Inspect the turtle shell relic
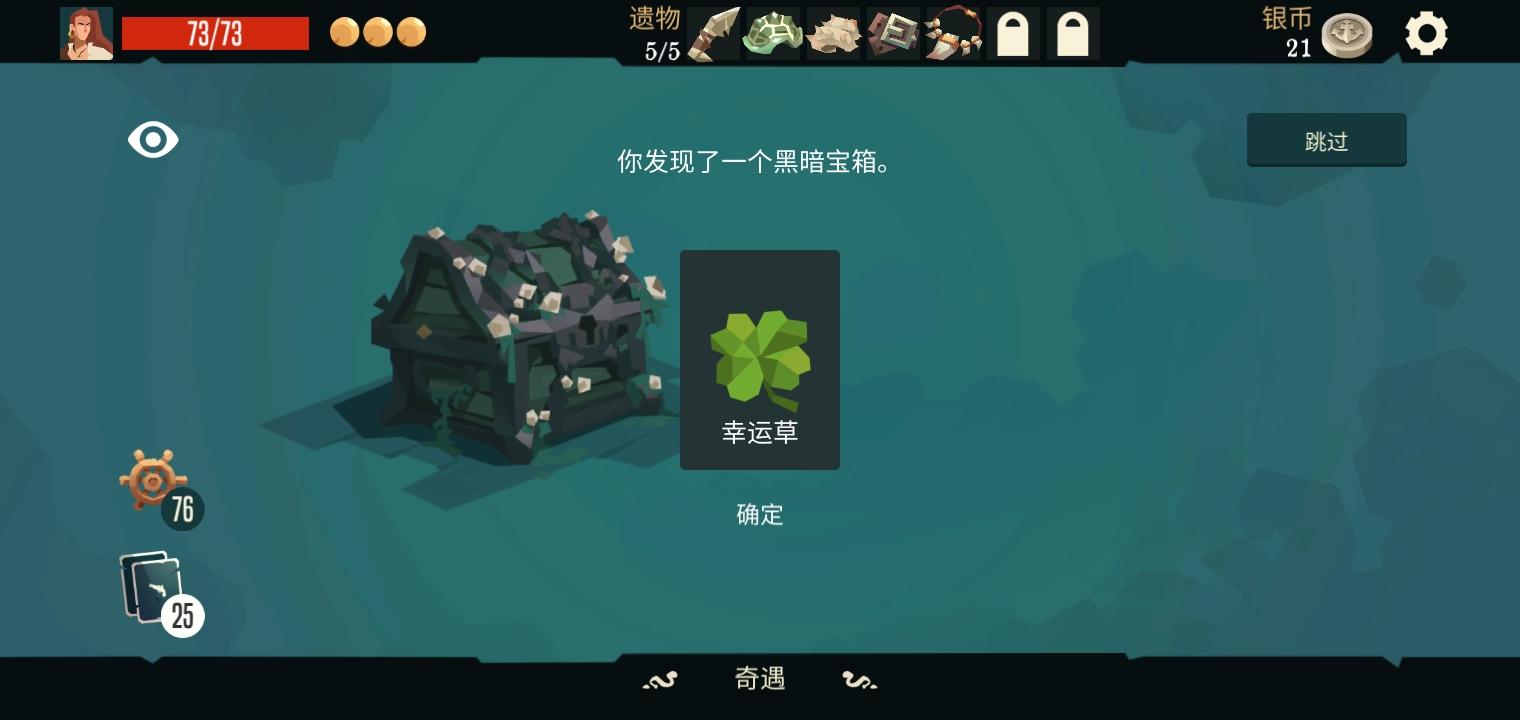The height and width of the screenshot is (720, 1520). point(773,32)
